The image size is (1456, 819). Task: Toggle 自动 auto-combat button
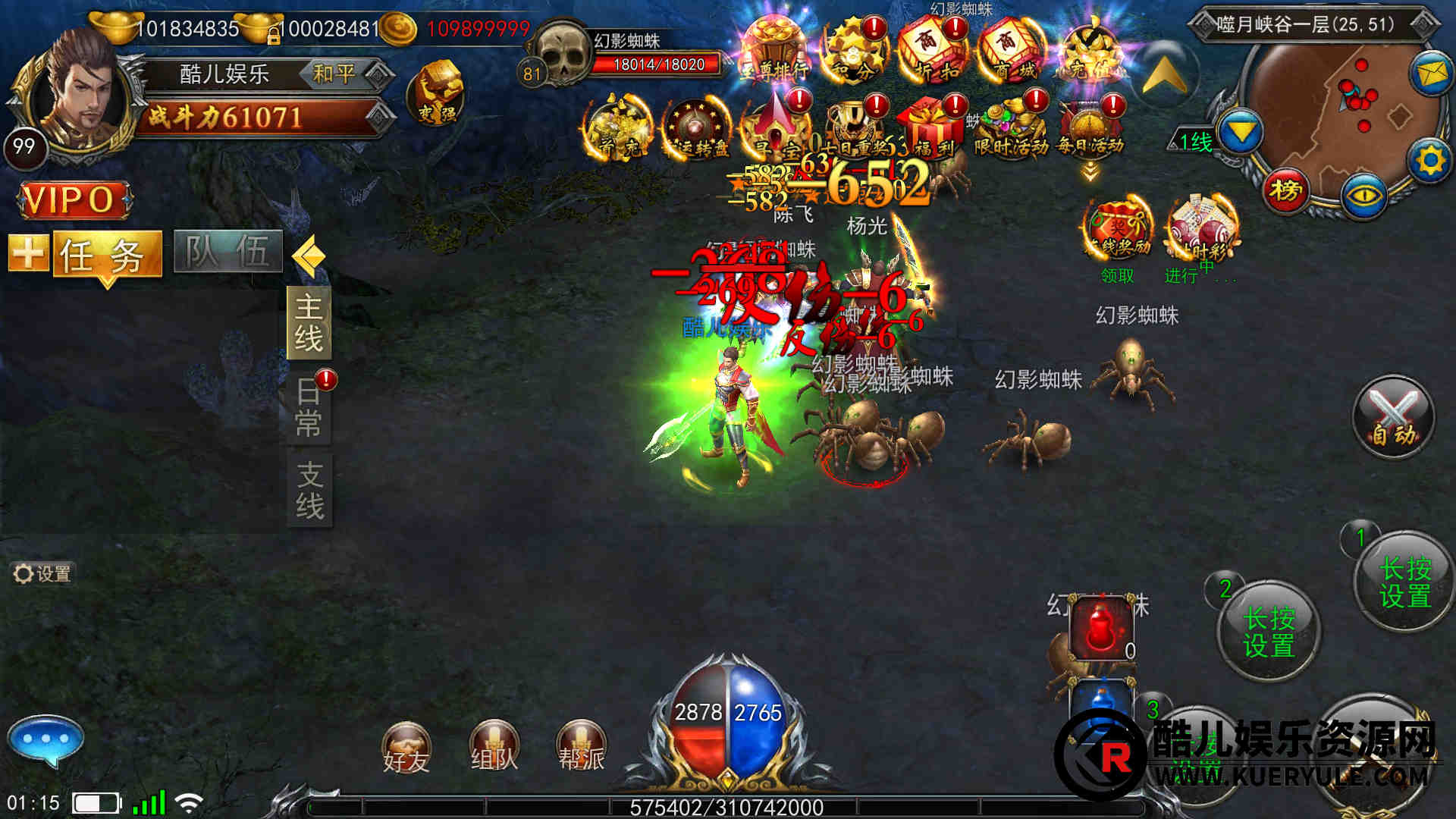[x=1393, y=417]
